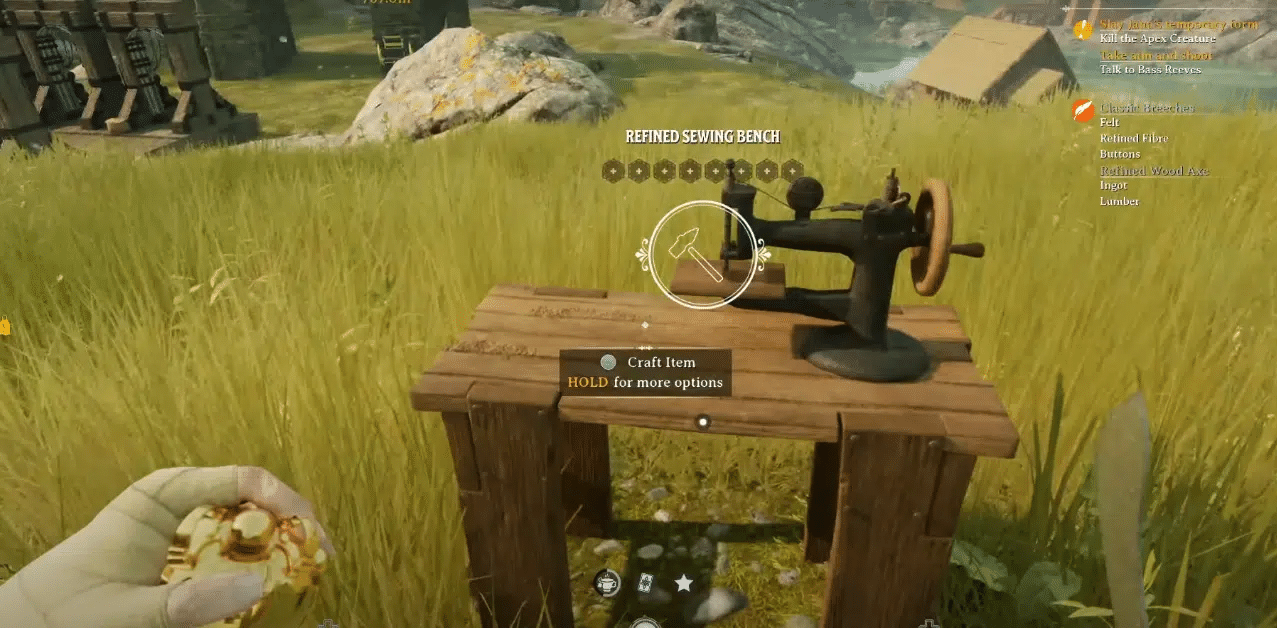Select the Take aim and shoot quest
1277x628 pixels.
pos(1156,55)
